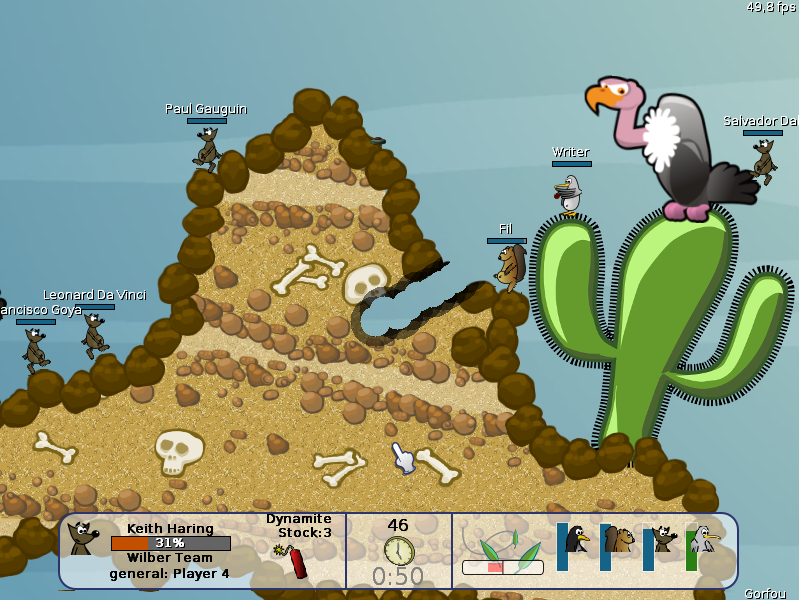Viewport: 799px width, 600px height.
Task: Select the white seagull team icon
Action: [705, 540]
